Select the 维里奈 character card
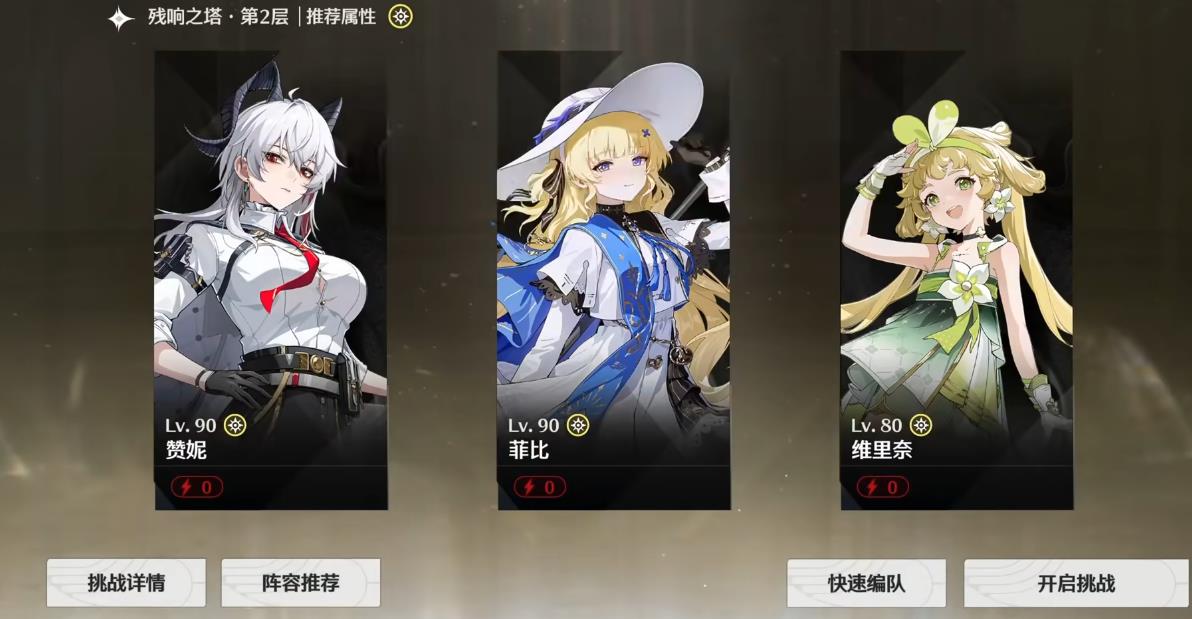This screenshot has height=619, width=1192. [x=956, y=280]
